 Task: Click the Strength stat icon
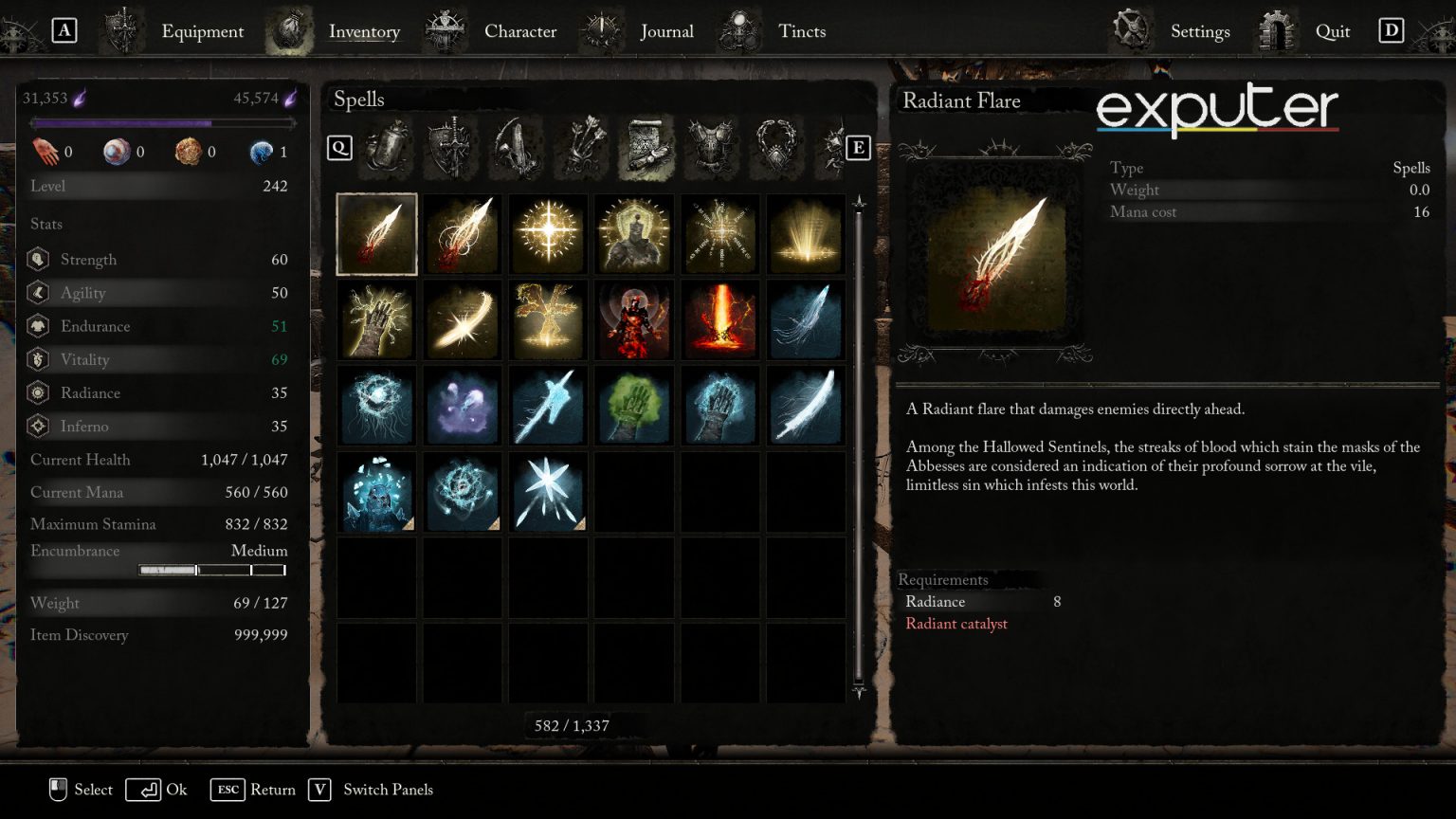[x=38, y=259]
